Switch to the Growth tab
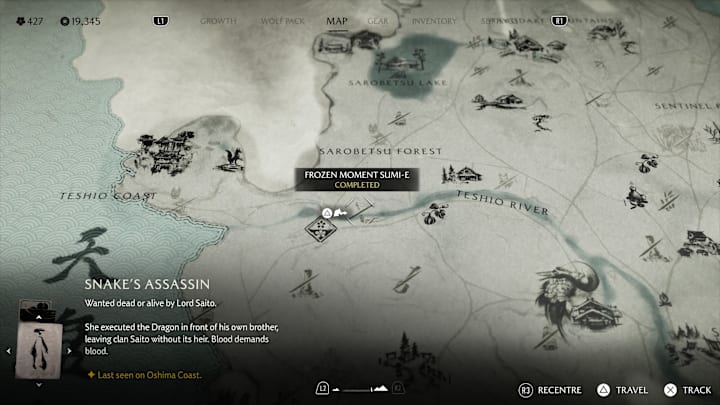This screenshot has height=405, width=720. (218, 20)
